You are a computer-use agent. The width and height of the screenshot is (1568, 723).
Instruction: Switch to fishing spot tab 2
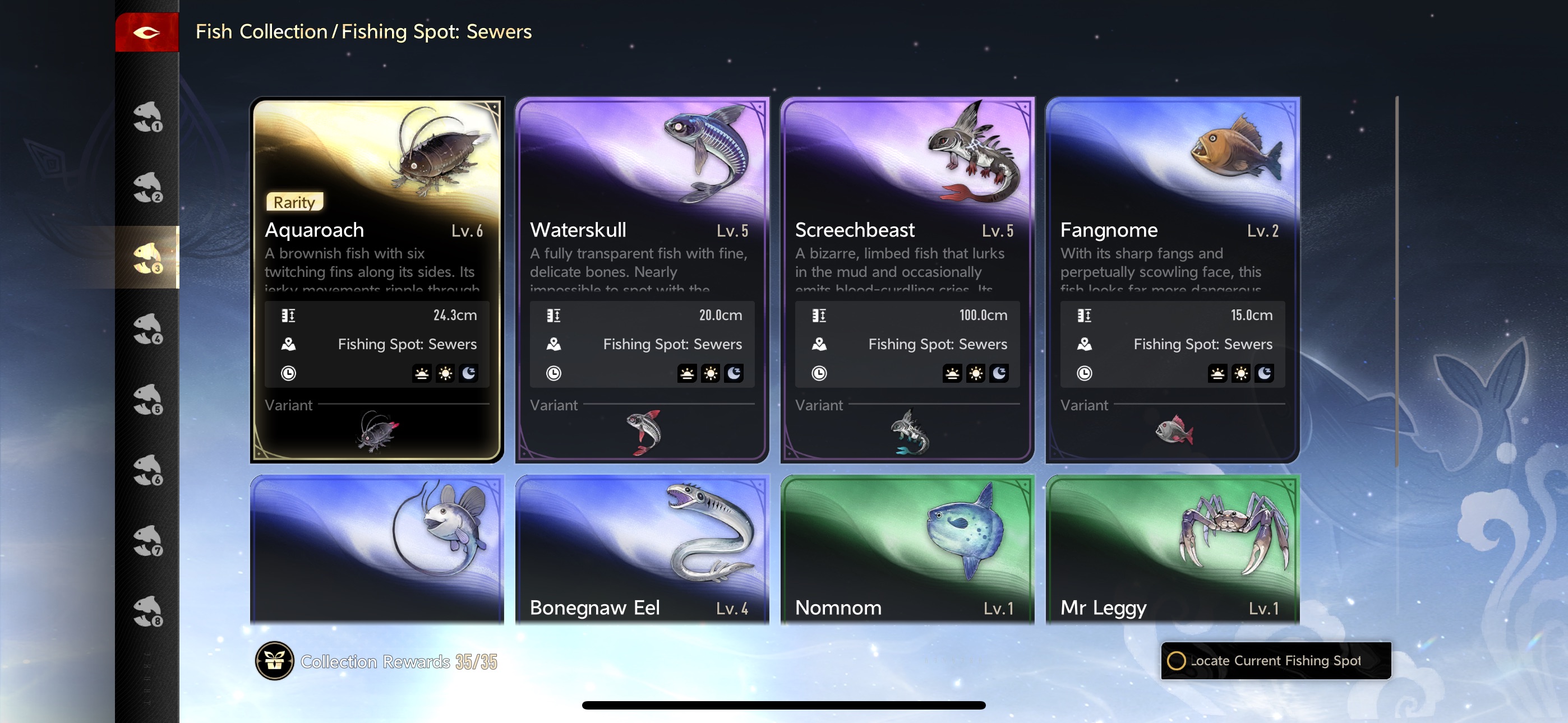point(147,187)
